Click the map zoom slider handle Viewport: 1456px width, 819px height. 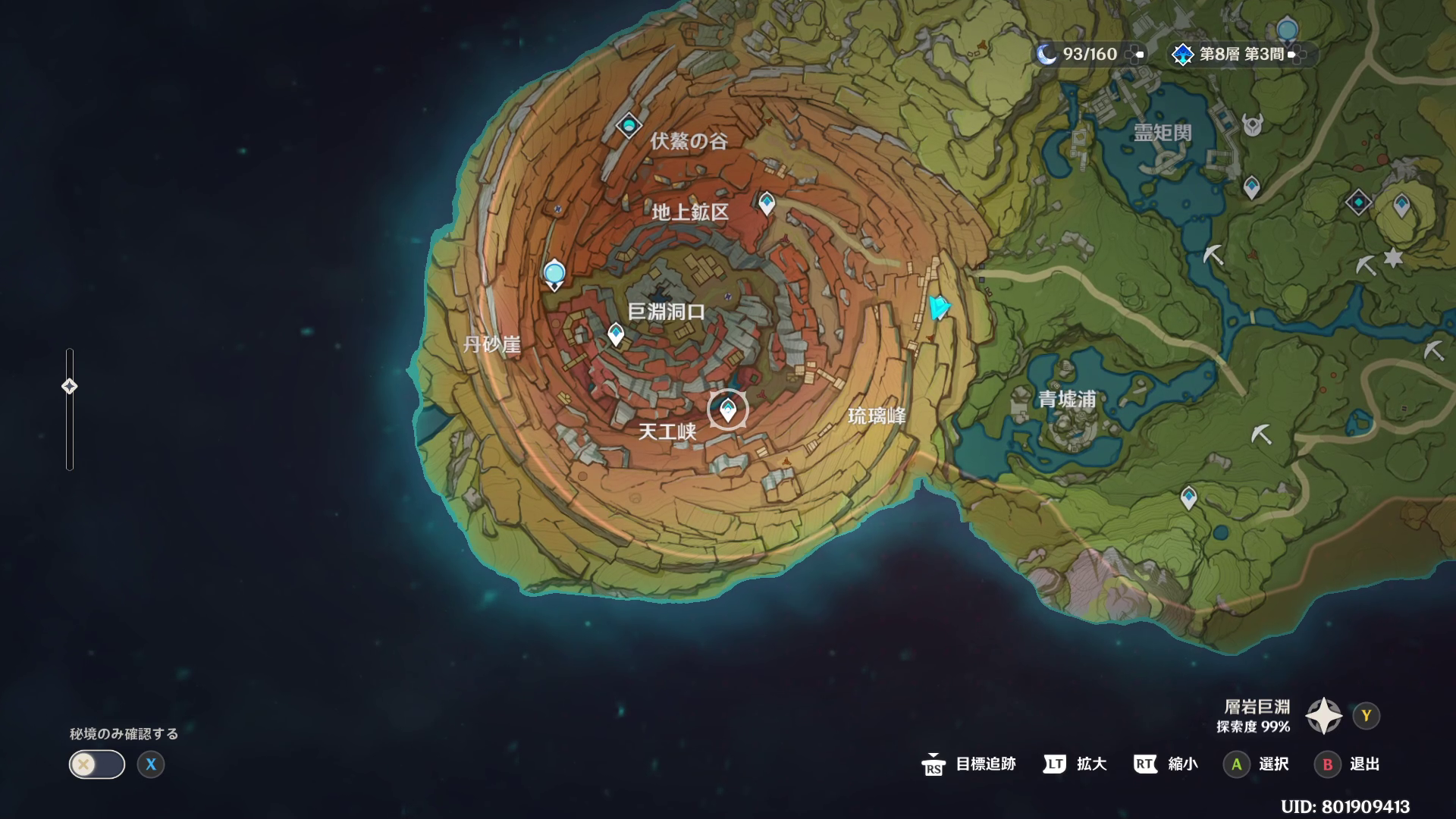[69, 387]
